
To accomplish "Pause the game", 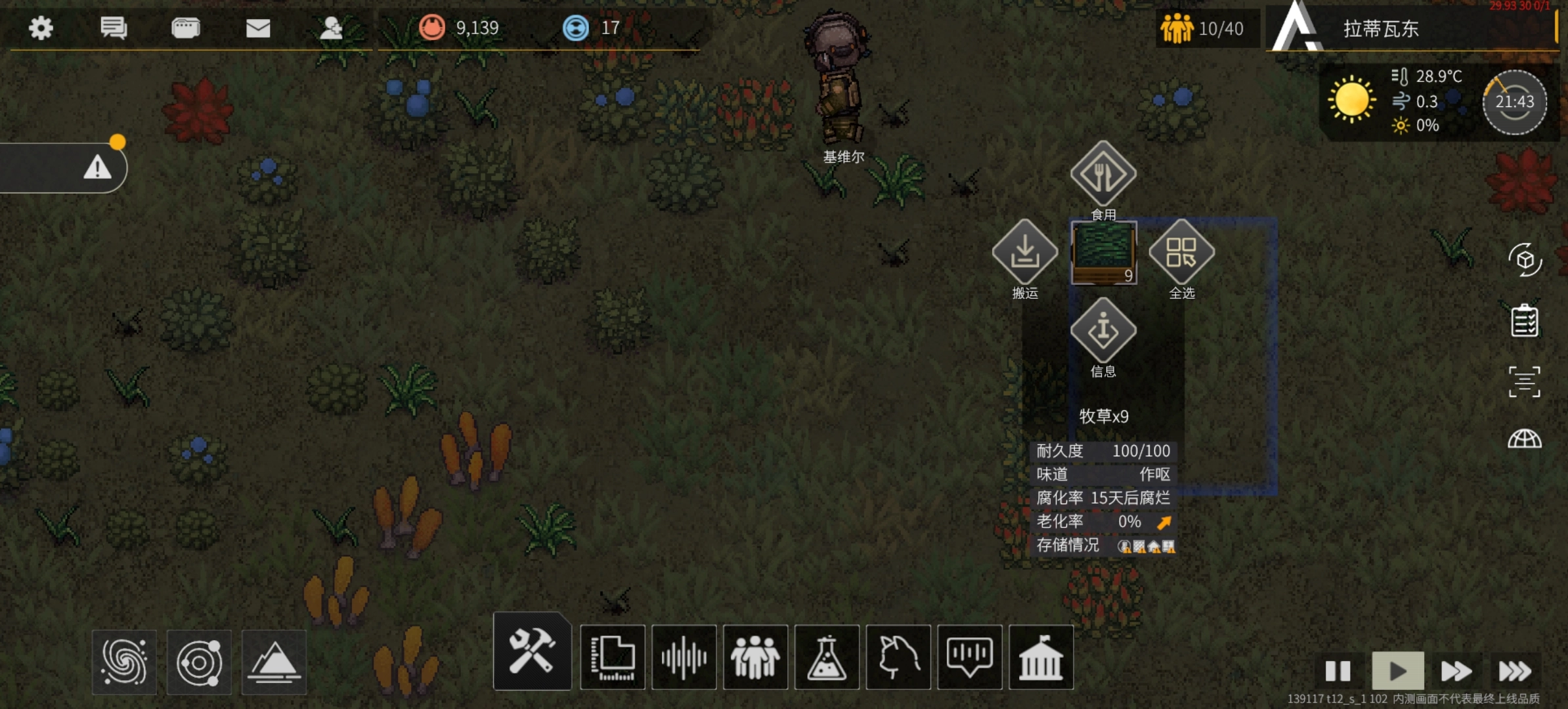I will point(1338,671).
